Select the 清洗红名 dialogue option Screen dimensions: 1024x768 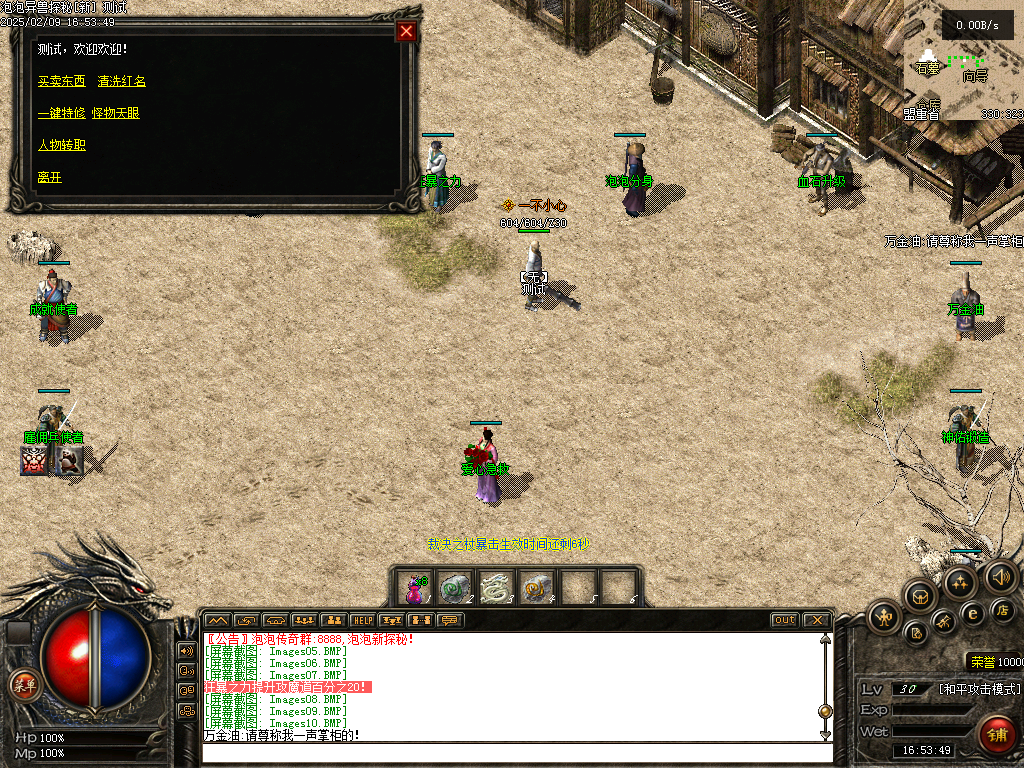coord(122,81)
